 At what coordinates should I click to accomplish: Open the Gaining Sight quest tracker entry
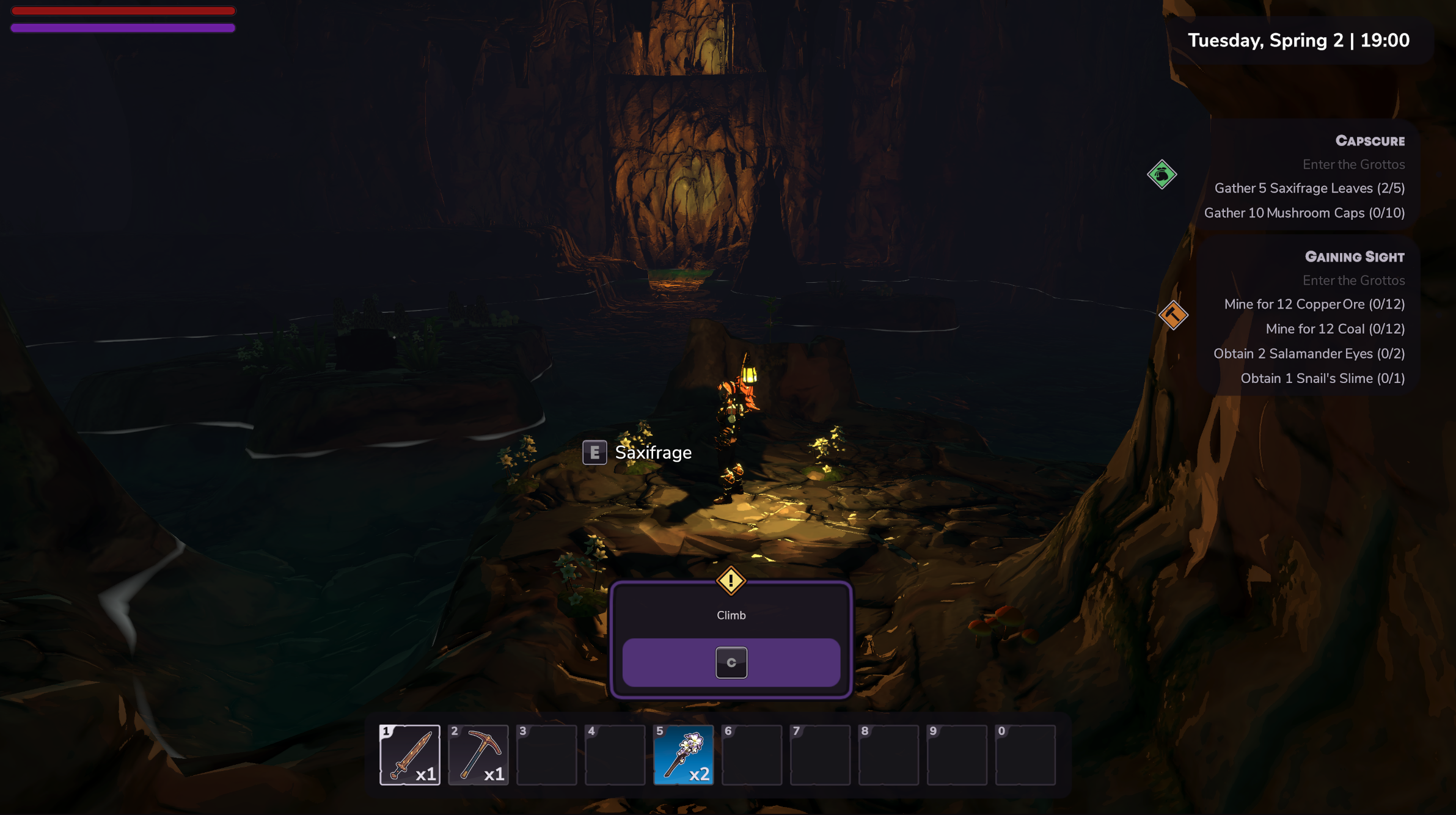pos(1354,257)
